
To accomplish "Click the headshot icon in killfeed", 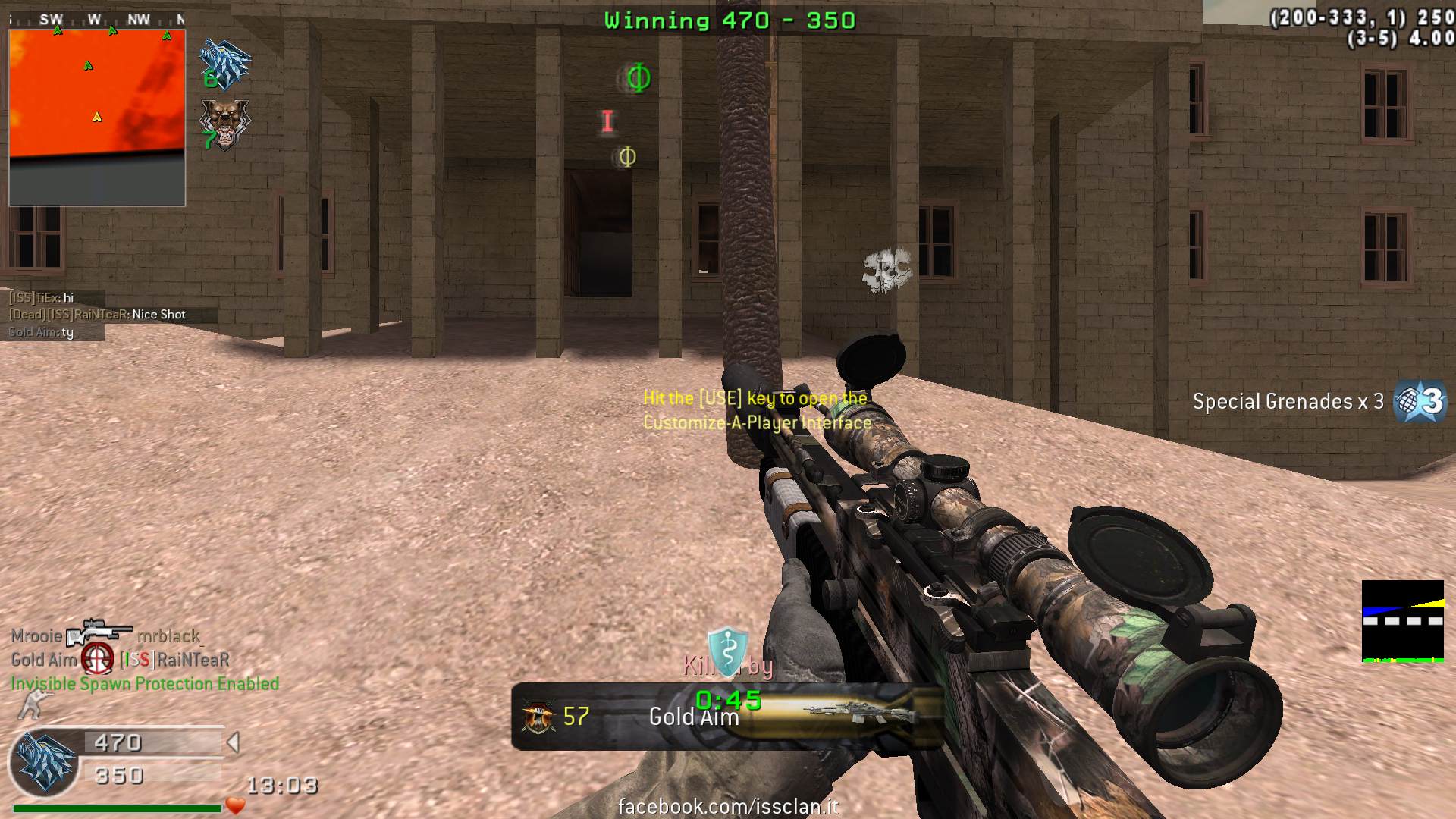I will pos(98,659).
